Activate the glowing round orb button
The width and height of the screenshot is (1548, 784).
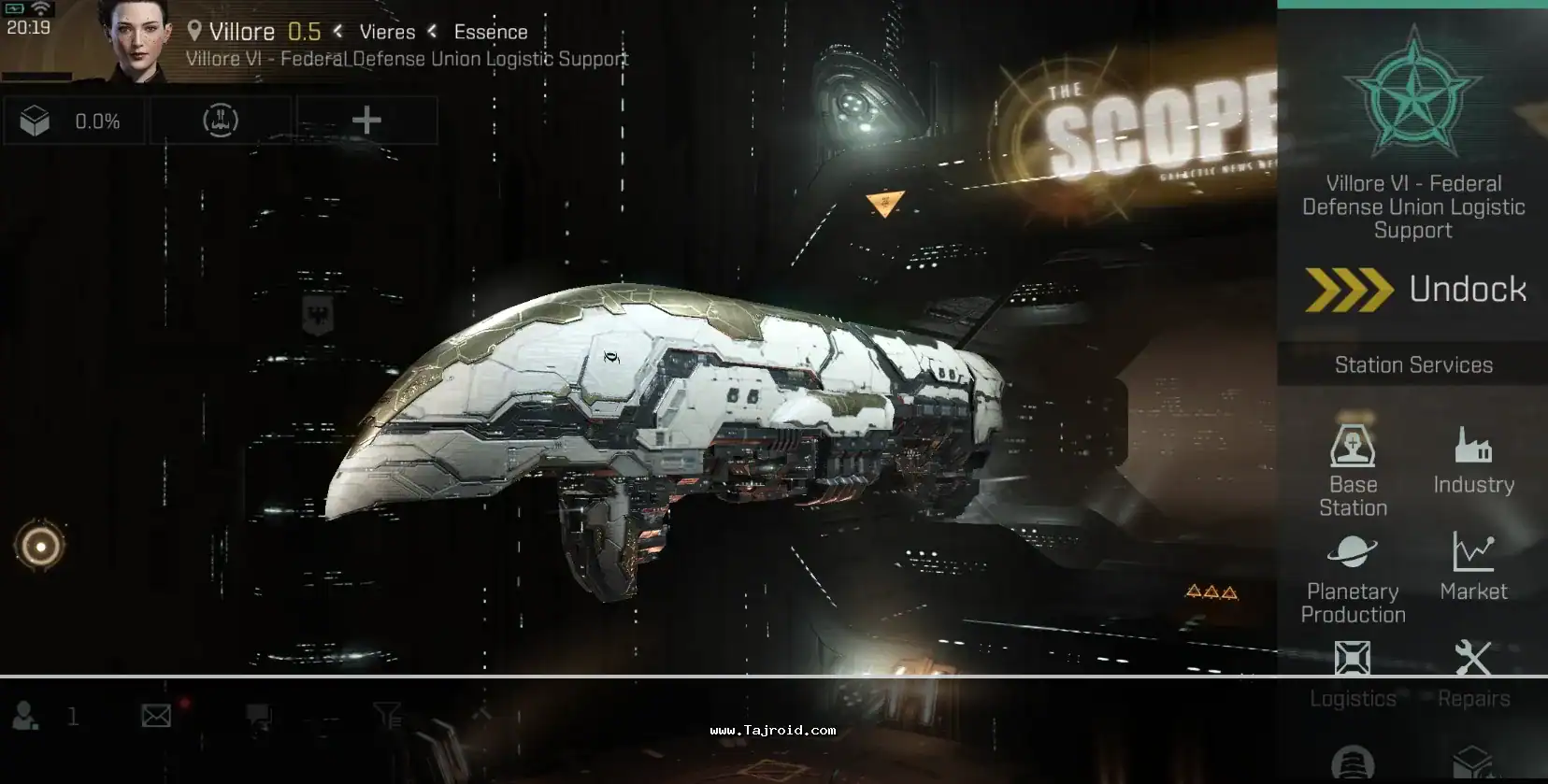pos(40,546)
